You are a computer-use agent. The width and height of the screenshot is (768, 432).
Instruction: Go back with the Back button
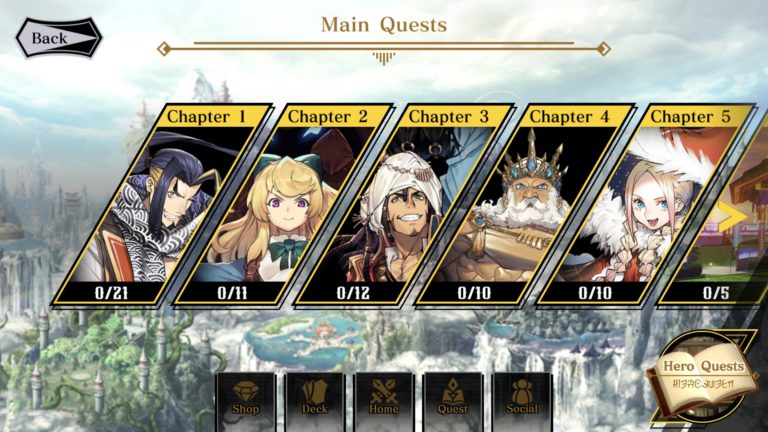57,37
